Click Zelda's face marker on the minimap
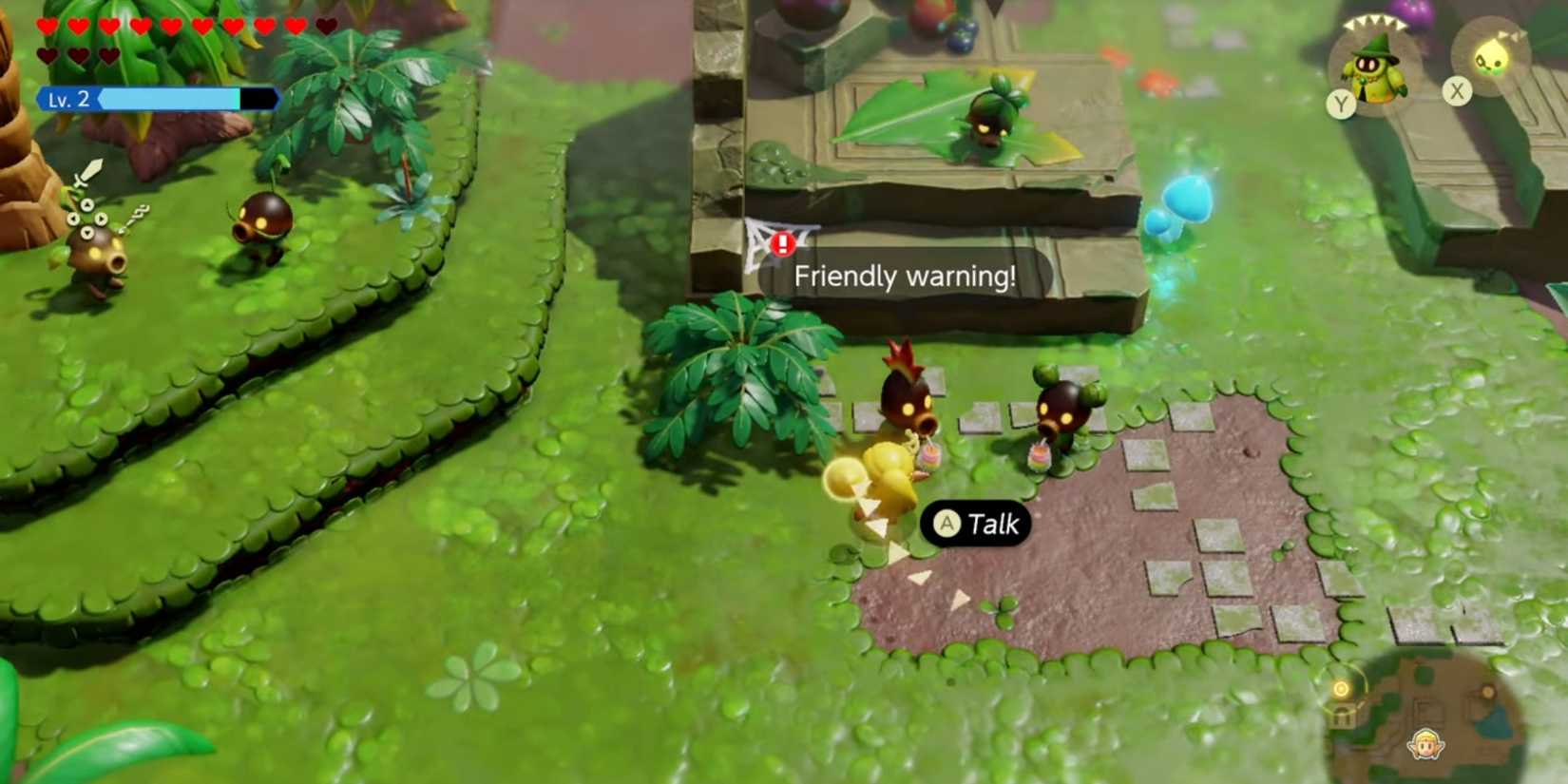Image resolution: width=1568 pixels, height=784 pixels. click(x=1425, y=745)
